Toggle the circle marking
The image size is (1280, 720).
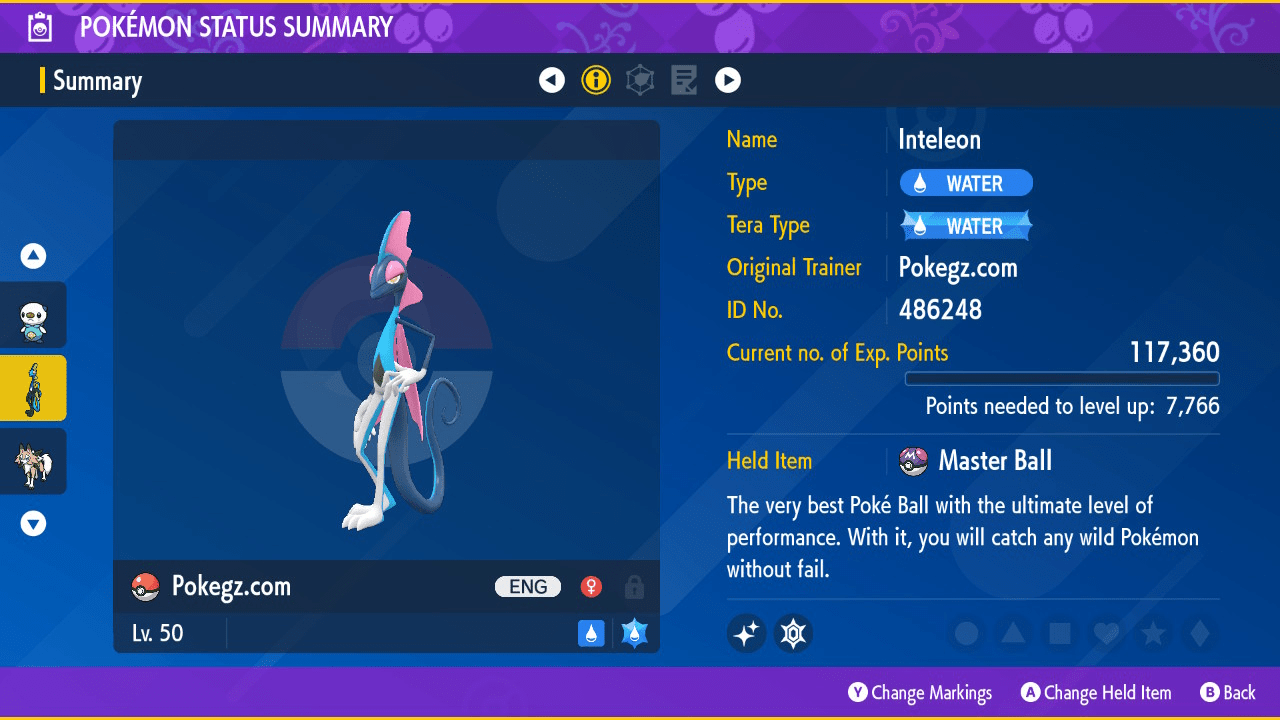966,633
